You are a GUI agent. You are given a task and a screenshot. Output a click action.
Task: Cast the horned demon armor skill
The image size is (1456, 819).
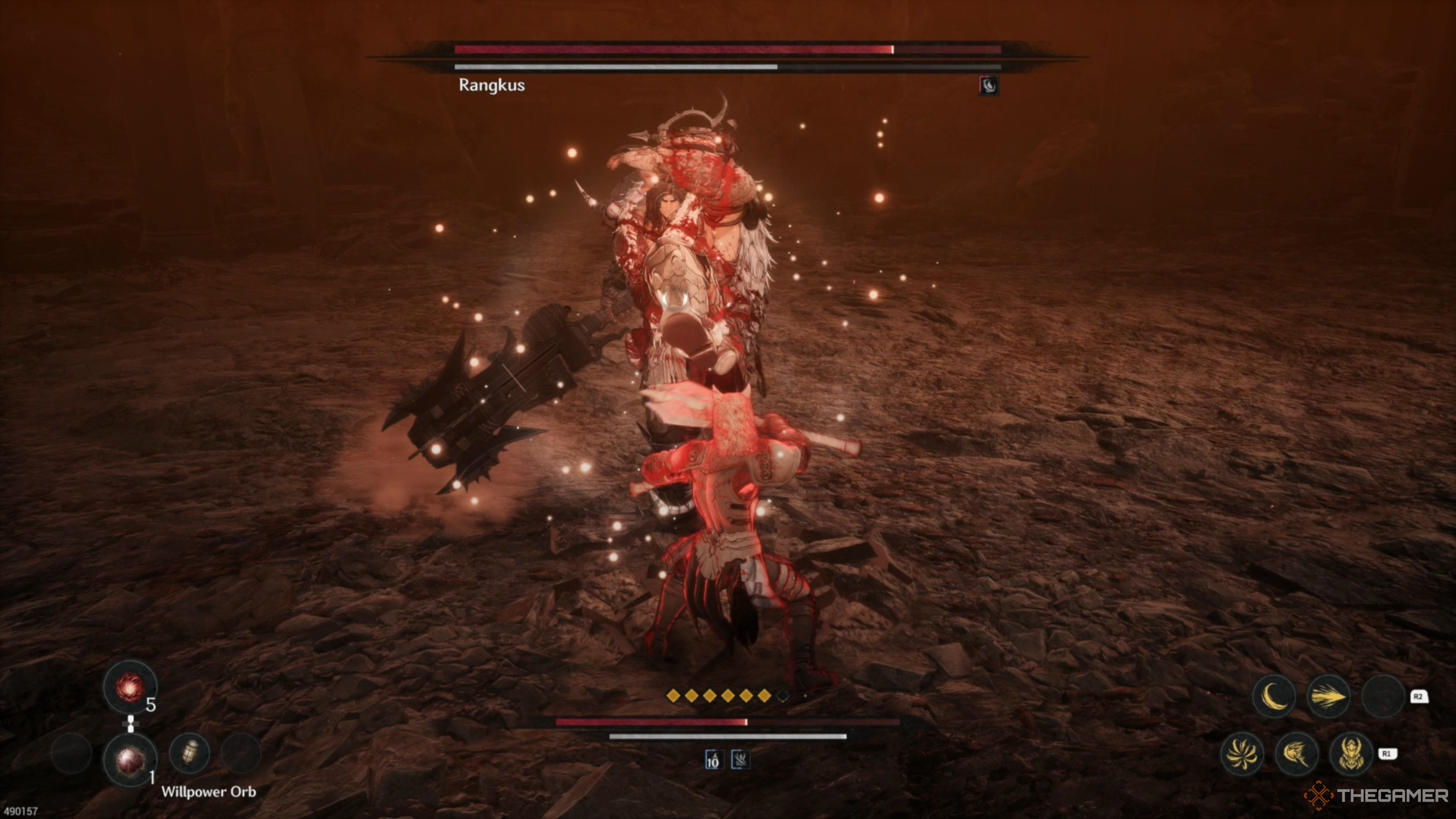[1351, 753]
